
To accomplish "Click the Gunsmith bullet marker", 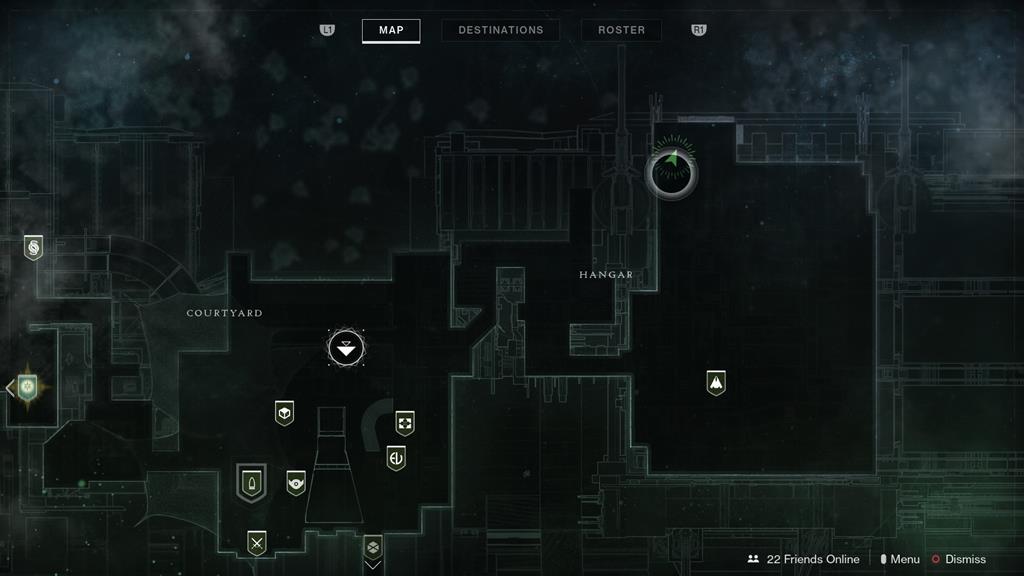I will (x=251, y=482).
